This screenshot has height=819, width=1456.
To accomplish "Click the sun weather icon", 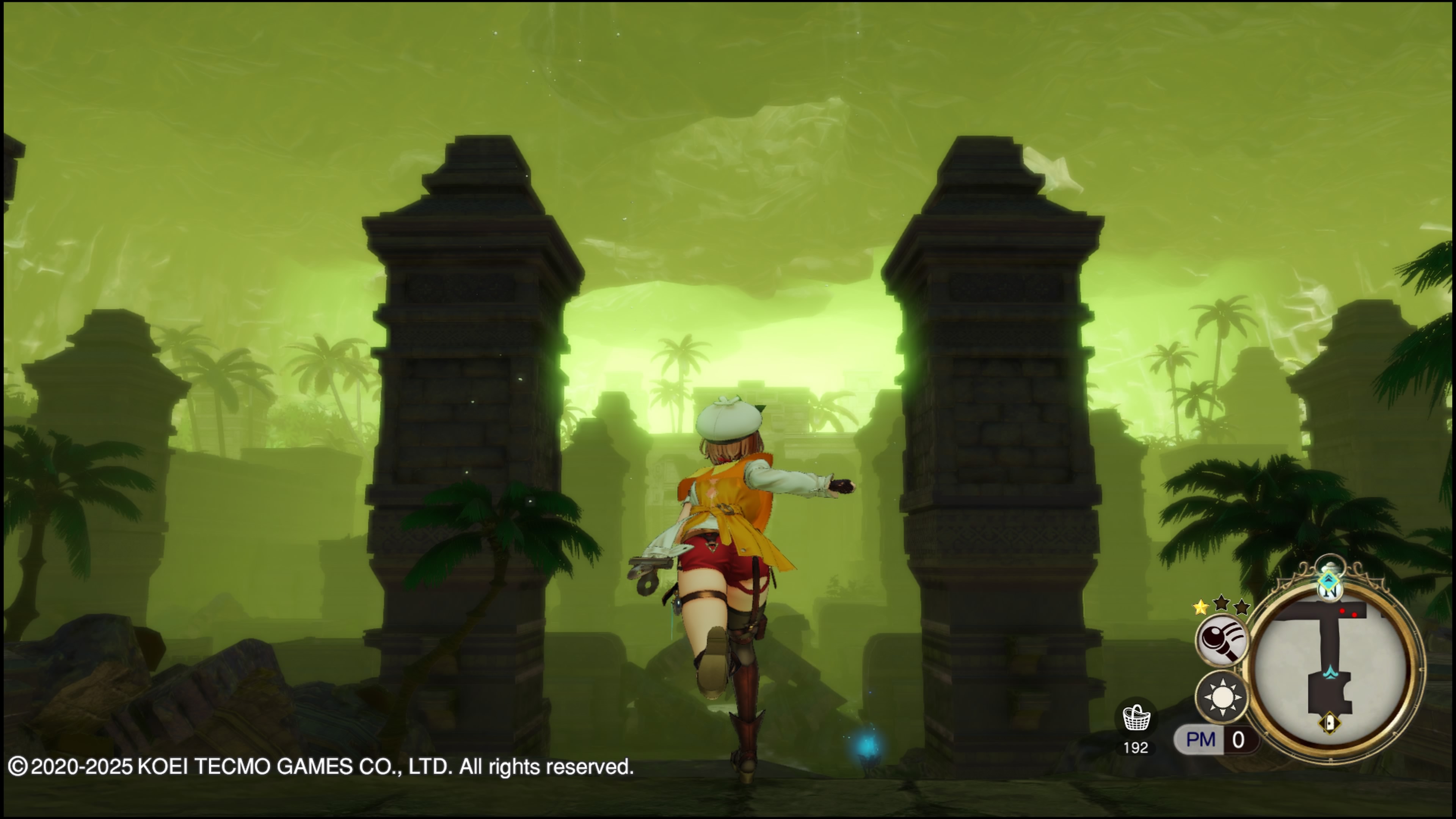I will 1222,697.
